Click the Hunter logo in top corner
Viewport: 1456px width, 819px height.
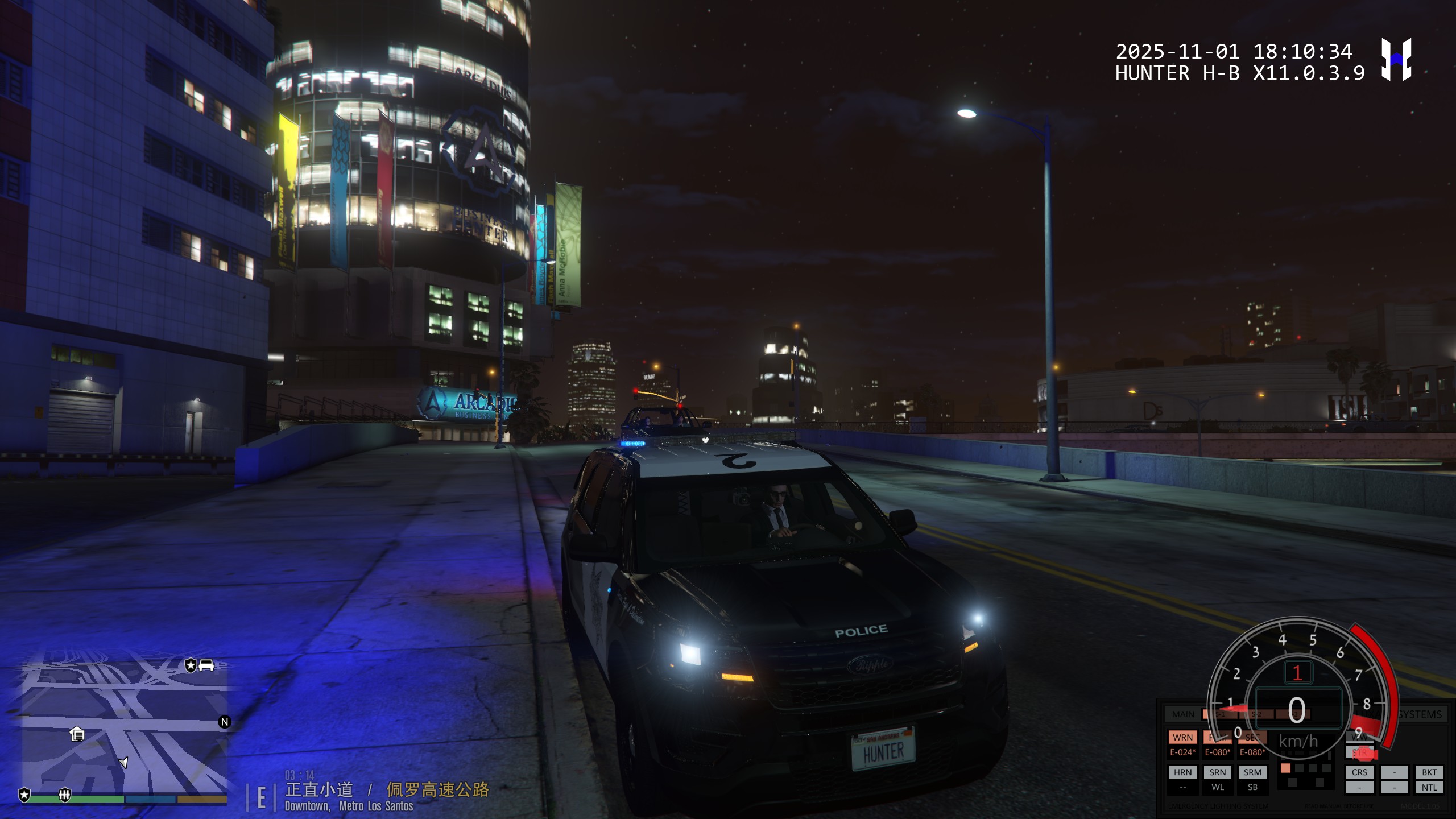(1396, 60)
